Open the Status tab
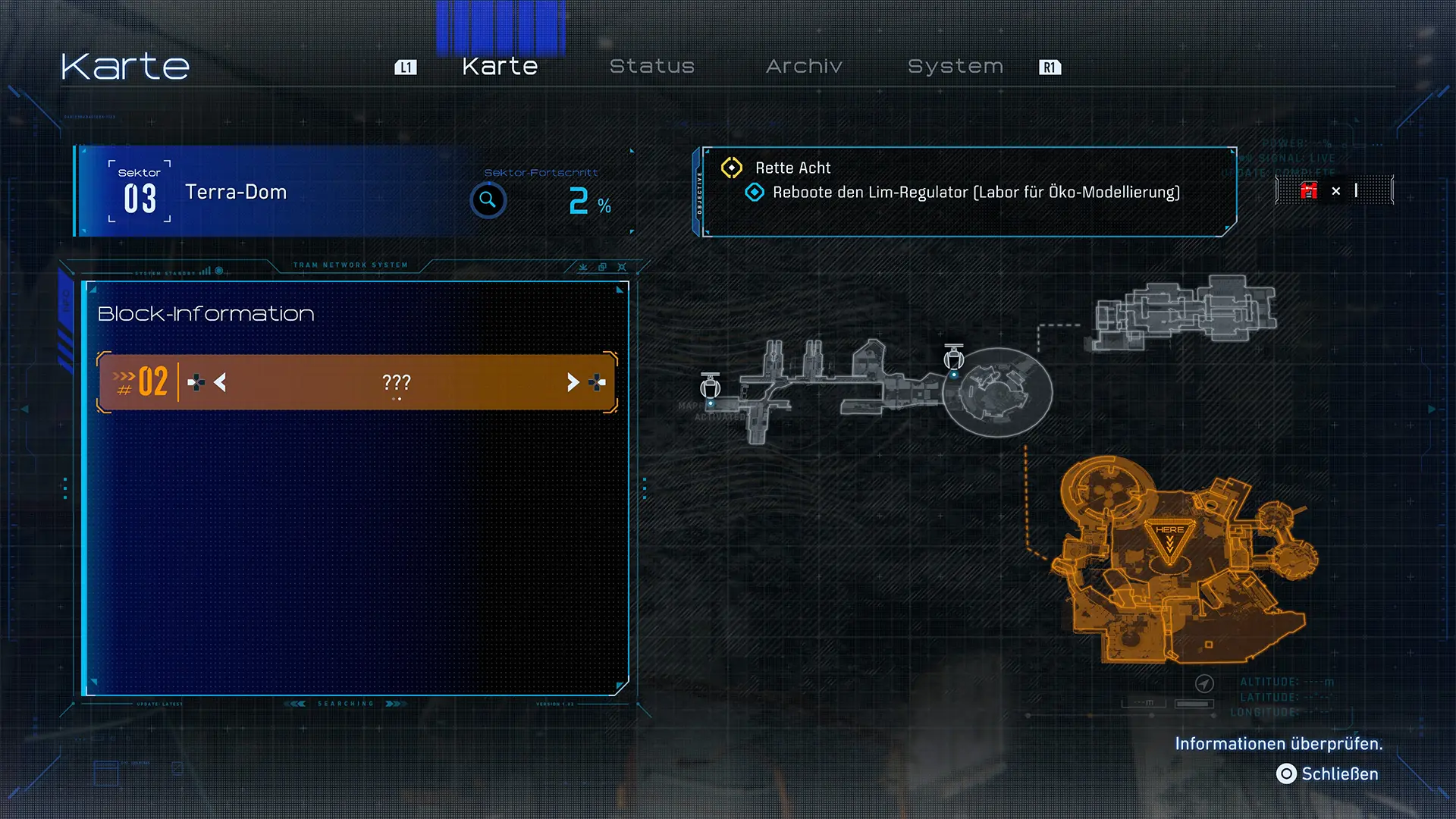Image resolution: width=1456 pixels, height=819 pixels. coord(652,67)
